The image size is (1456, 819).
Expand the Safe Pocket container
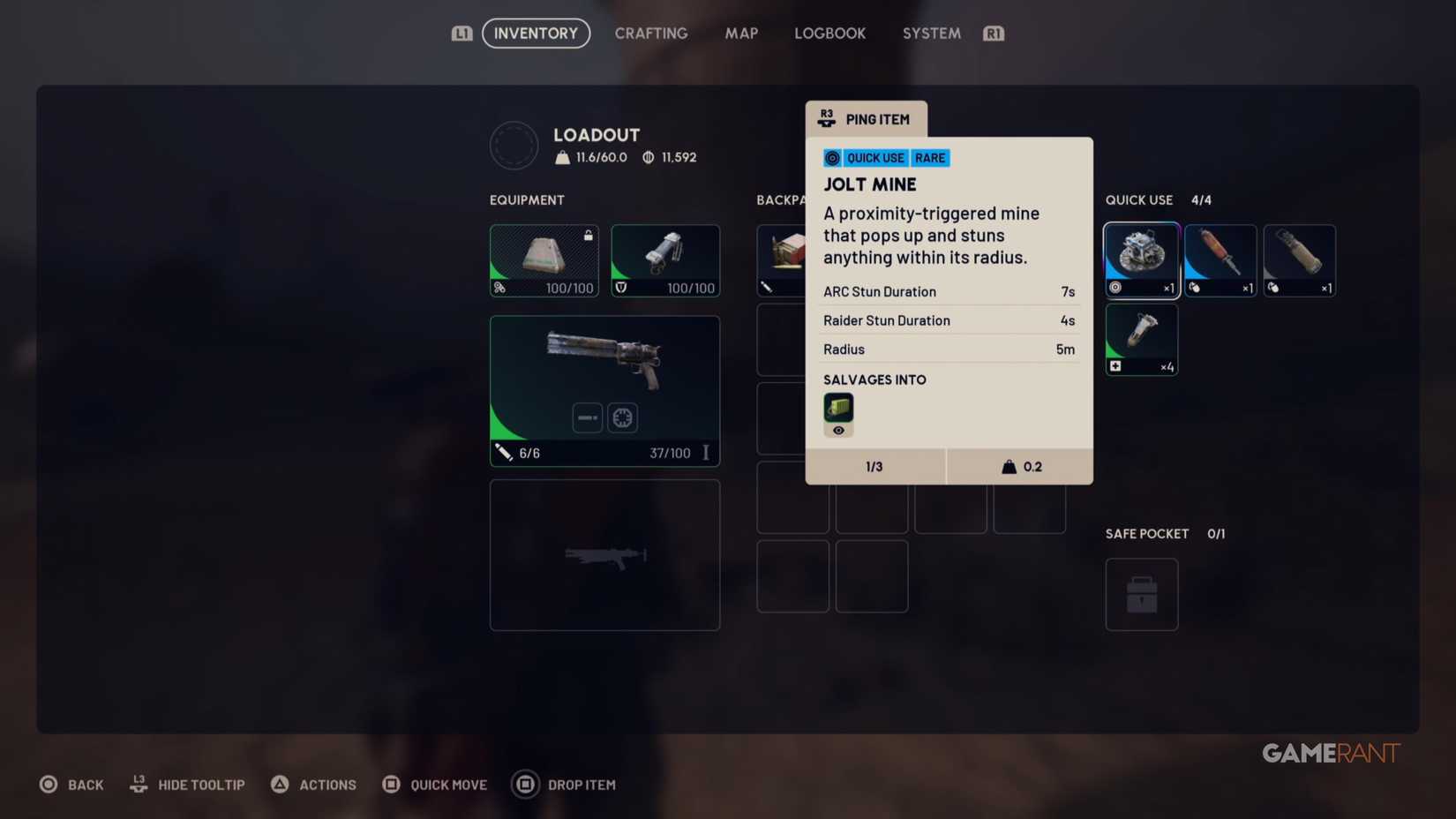[1141, 593]
